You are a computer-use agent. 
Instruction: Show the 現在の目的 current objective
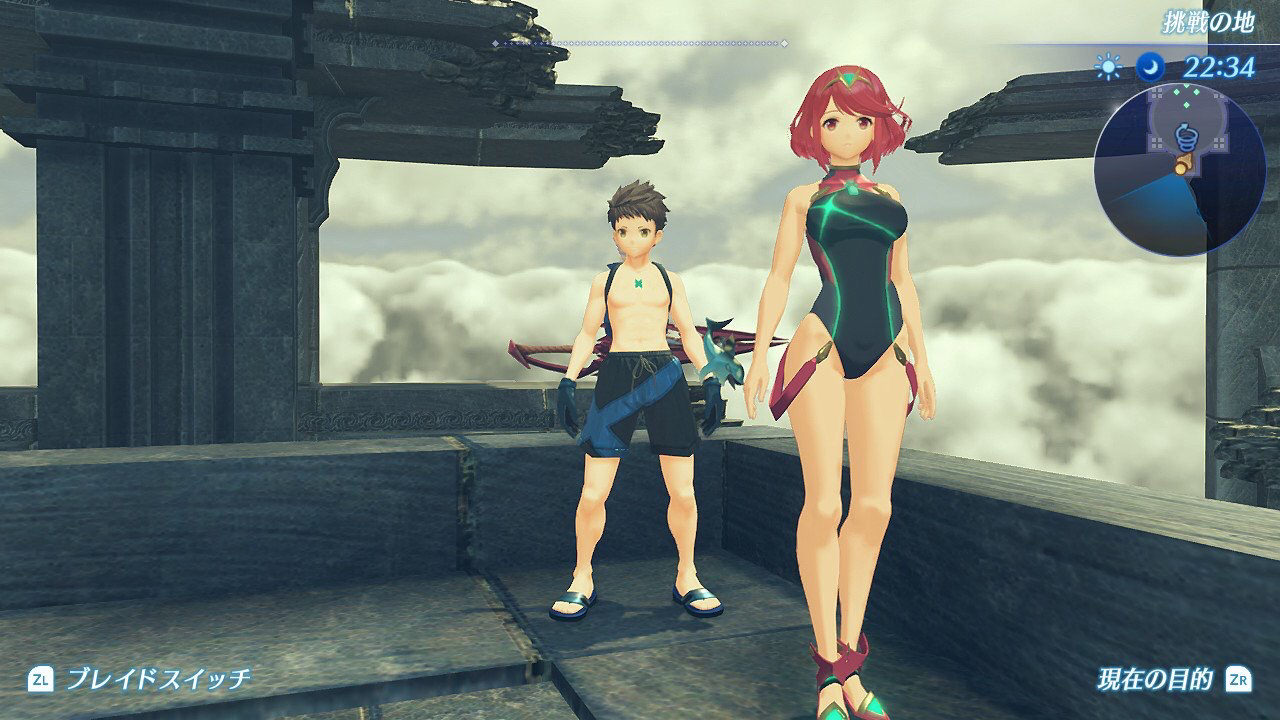point(1154,680)
